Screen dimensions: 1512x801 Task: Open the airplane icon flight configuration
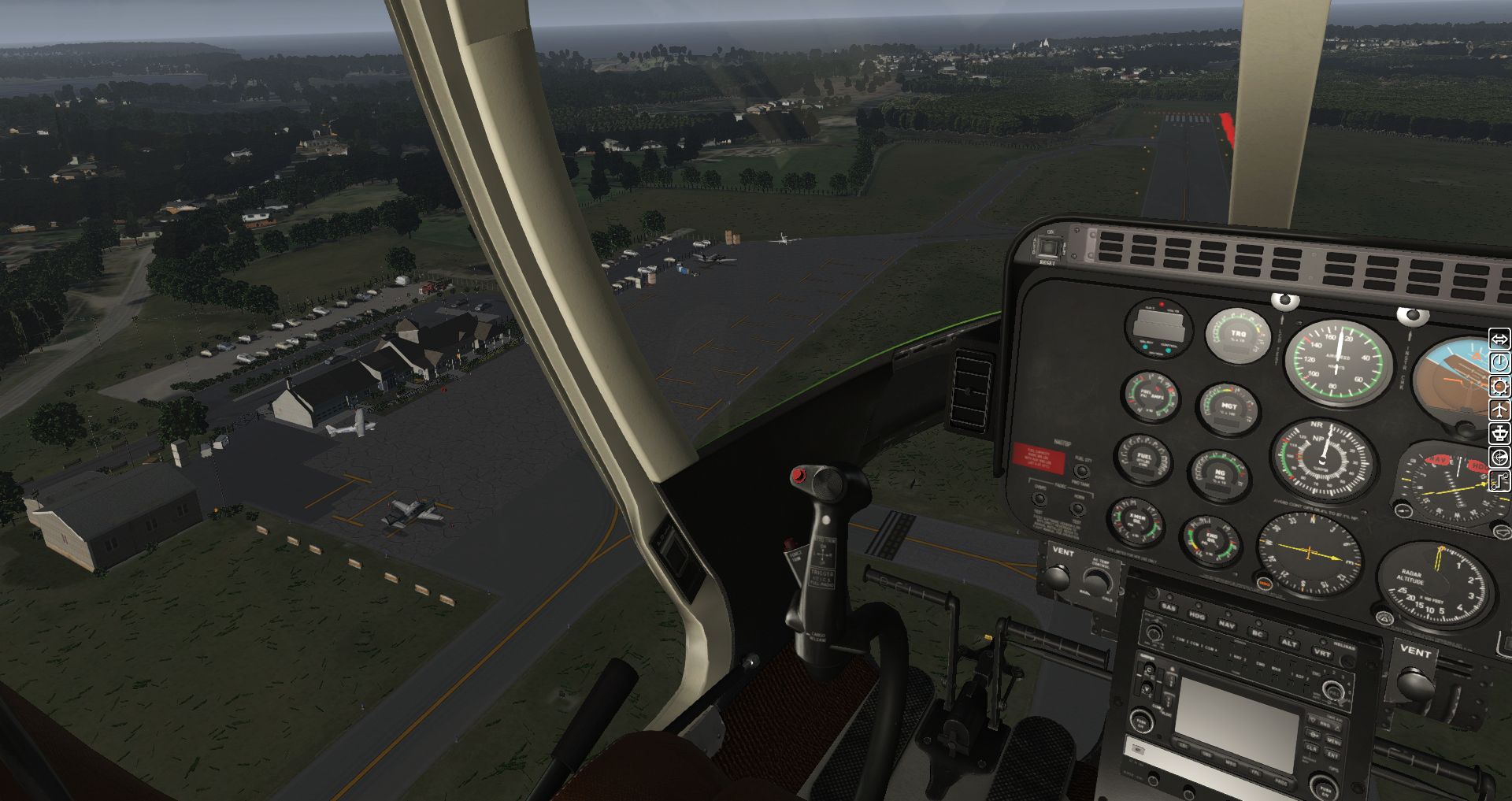(1499, 410)
